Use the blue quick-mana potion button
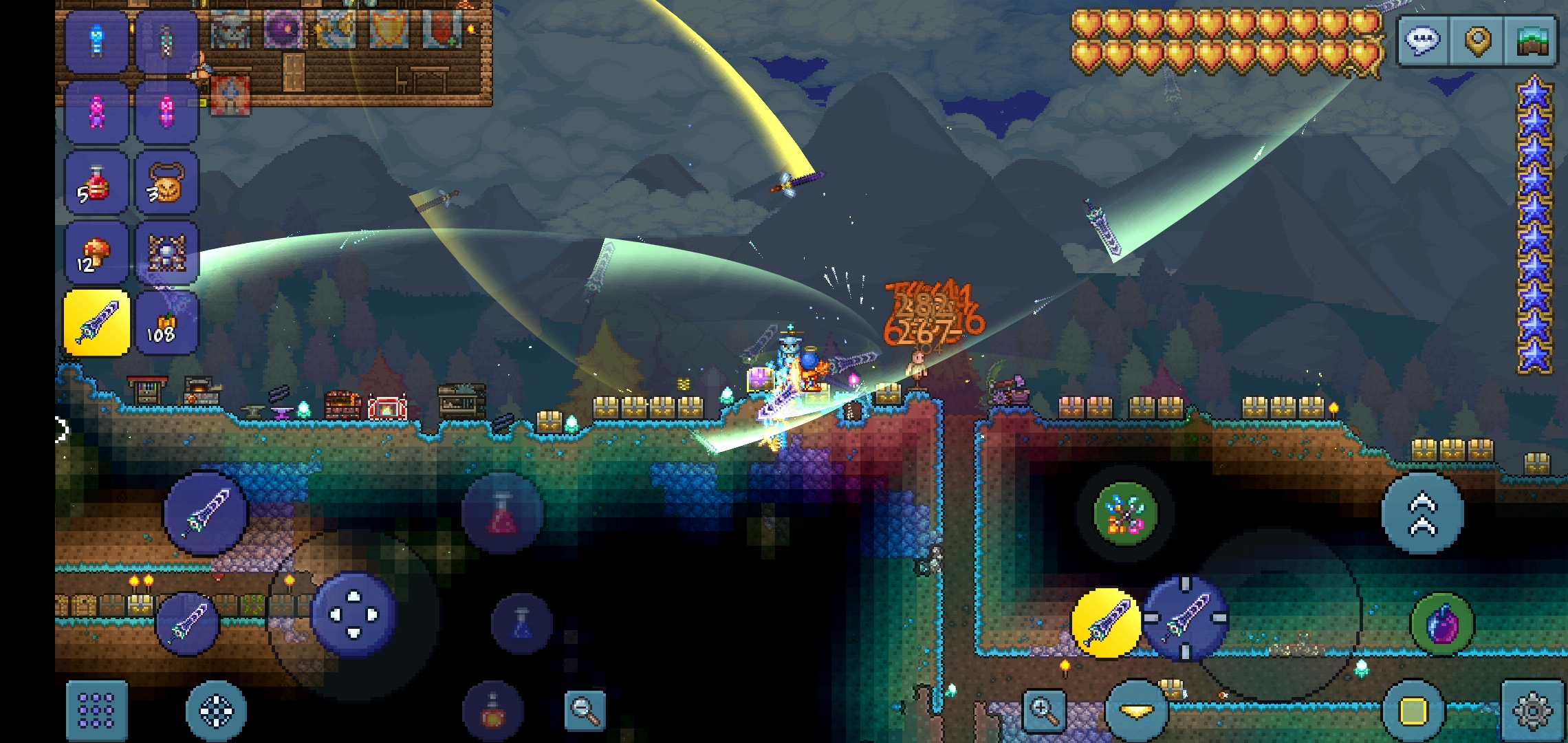Image resolution: width=1568 pixels, height=743 pixels. pyautogui.click(x=521, y=623)
